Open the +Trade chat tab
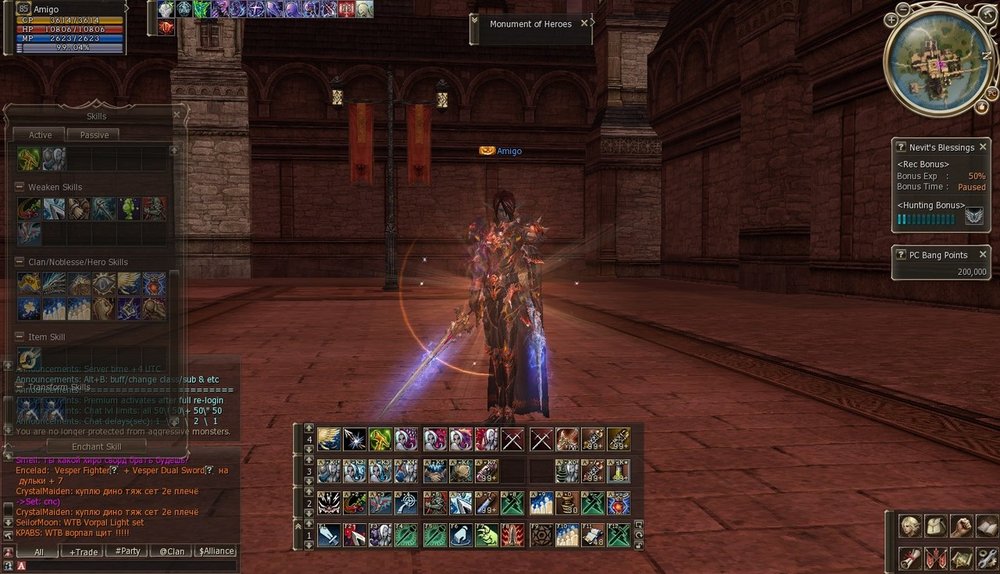The image size is (1000, 574). 84,551
